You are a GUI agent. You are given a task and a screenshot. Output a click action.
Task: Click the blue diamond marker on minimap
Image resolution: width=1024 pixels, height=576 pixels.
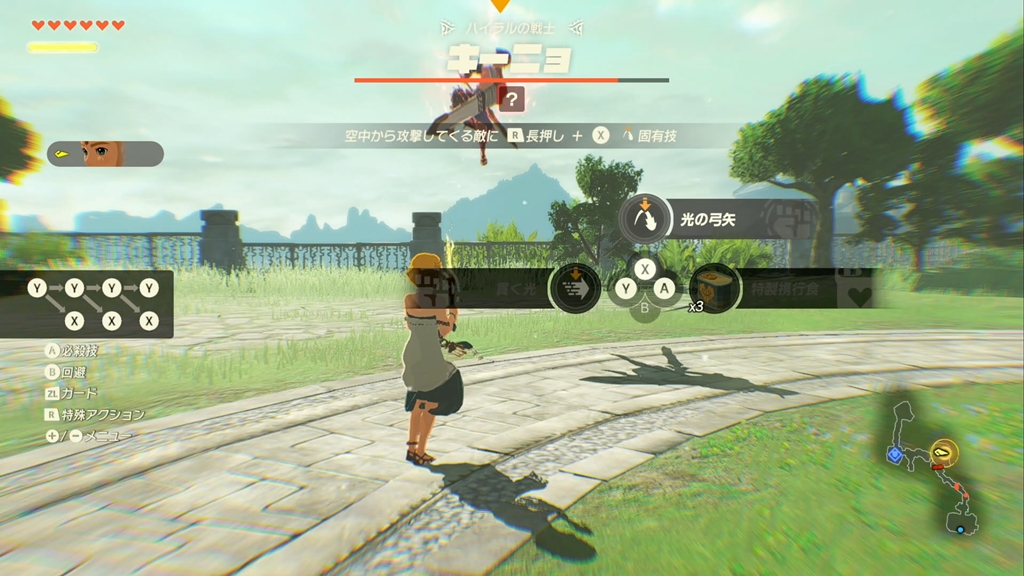[x=894, y=454]
